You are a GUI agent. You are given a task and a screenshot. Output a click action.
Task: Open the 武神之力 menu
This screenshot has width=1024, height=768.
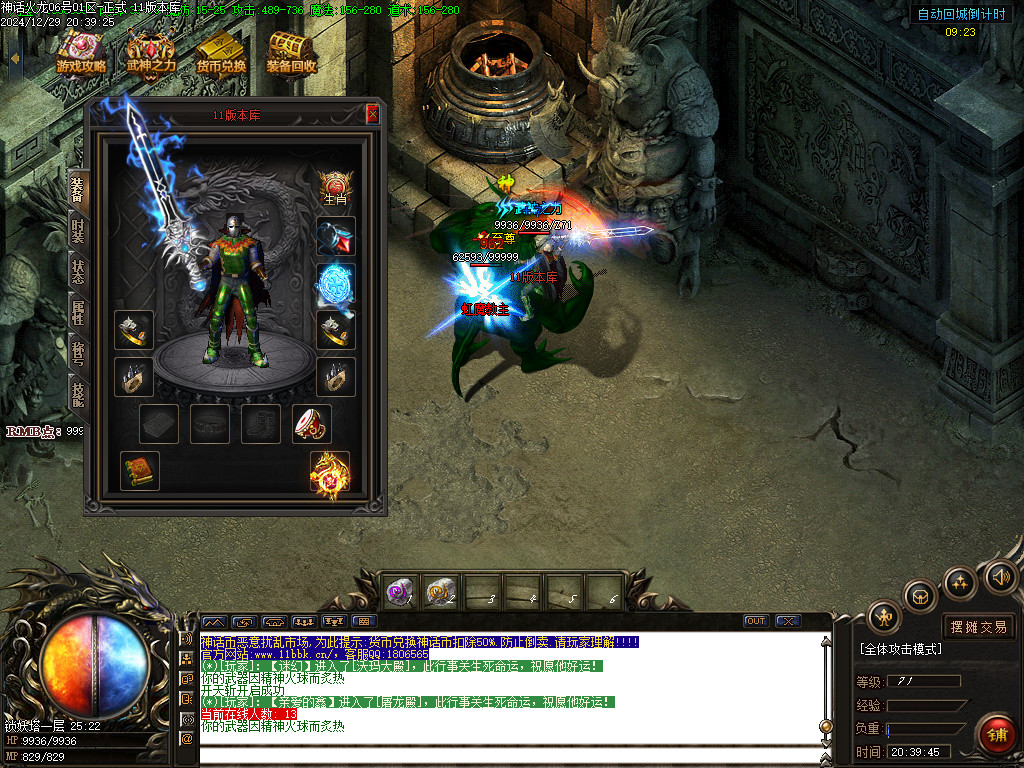tap(151, 54)
